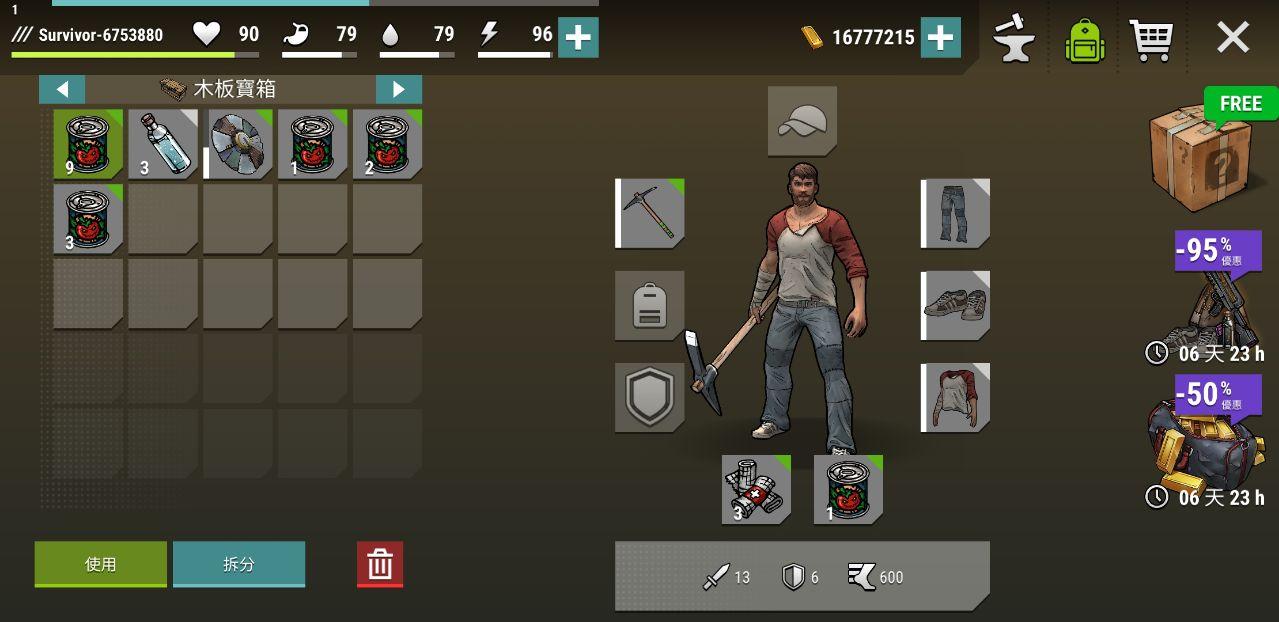Select the water bottle slot
This screenshot has height=622, width=1279.
click(163, 144)
